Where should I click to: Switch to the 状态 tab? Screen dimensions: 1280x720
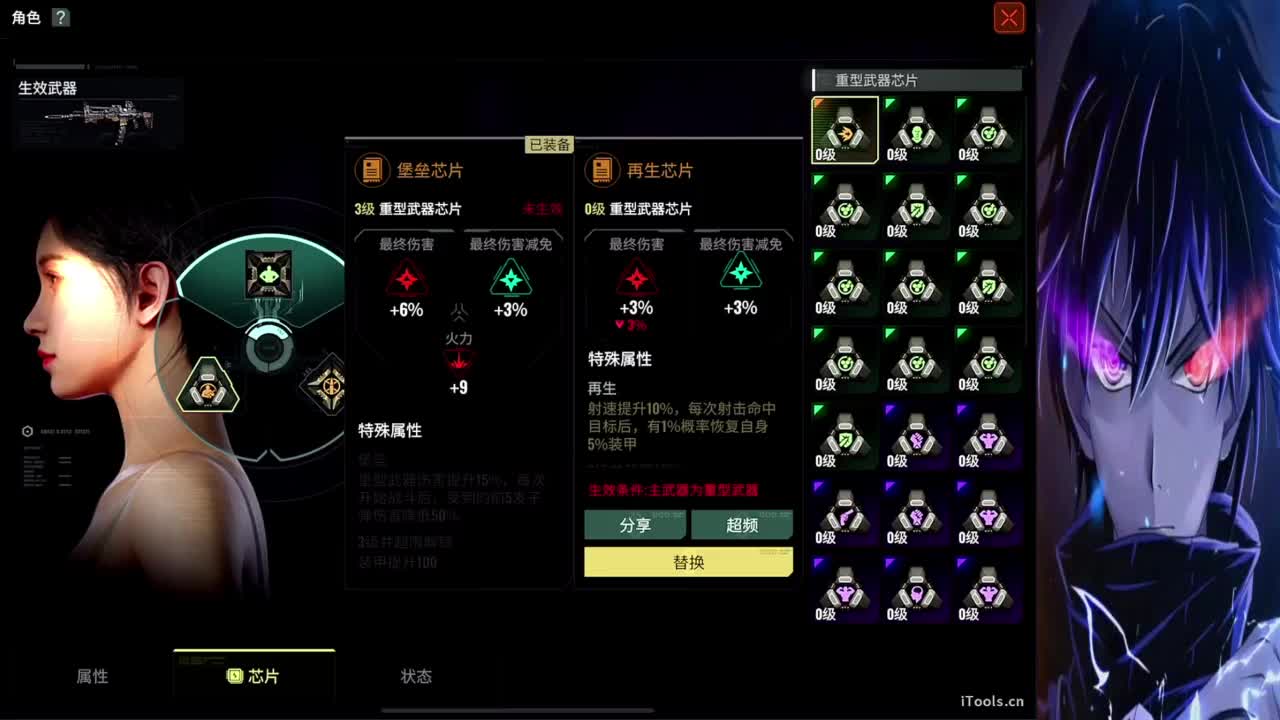415,676
